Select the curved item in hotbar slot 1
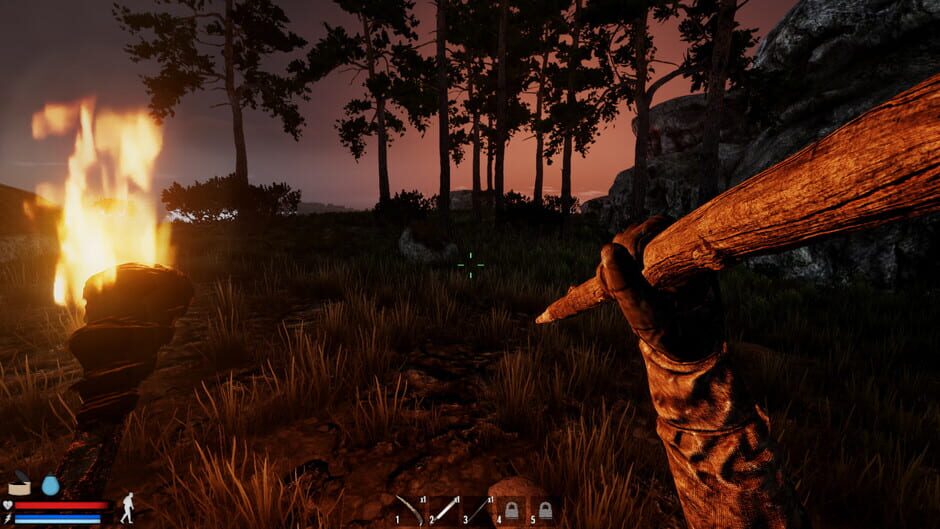The height and width of the screenshot is (529, 940). point(410,510)
